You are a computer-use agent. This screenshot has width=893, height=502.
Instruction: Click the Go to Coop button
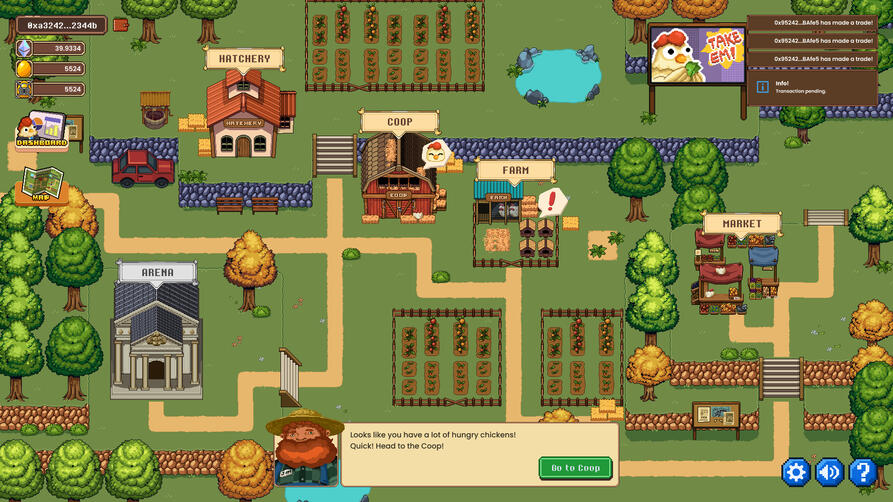coord(575,468)
